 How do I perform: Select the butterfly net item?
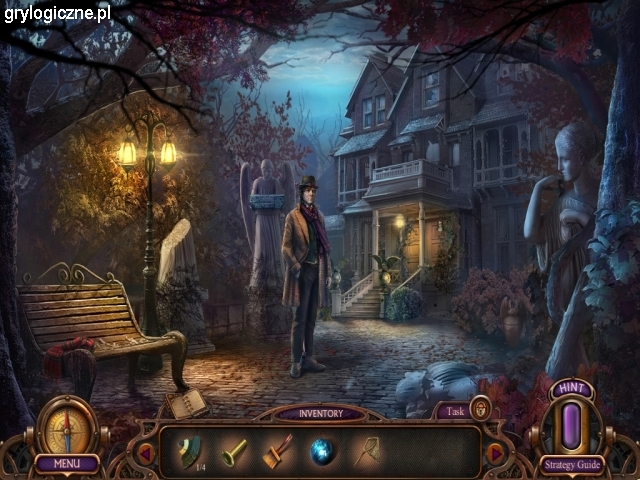pos(365,452)
